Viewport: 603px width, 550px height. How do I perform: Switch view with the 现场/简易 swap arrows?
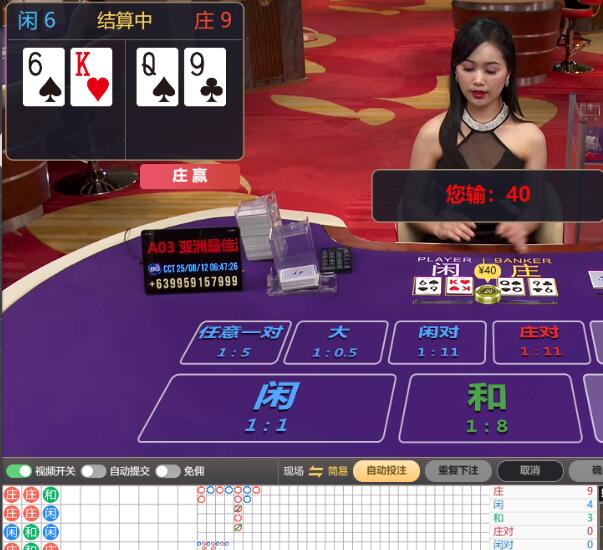pyautogui.click(x=316, y=471)
